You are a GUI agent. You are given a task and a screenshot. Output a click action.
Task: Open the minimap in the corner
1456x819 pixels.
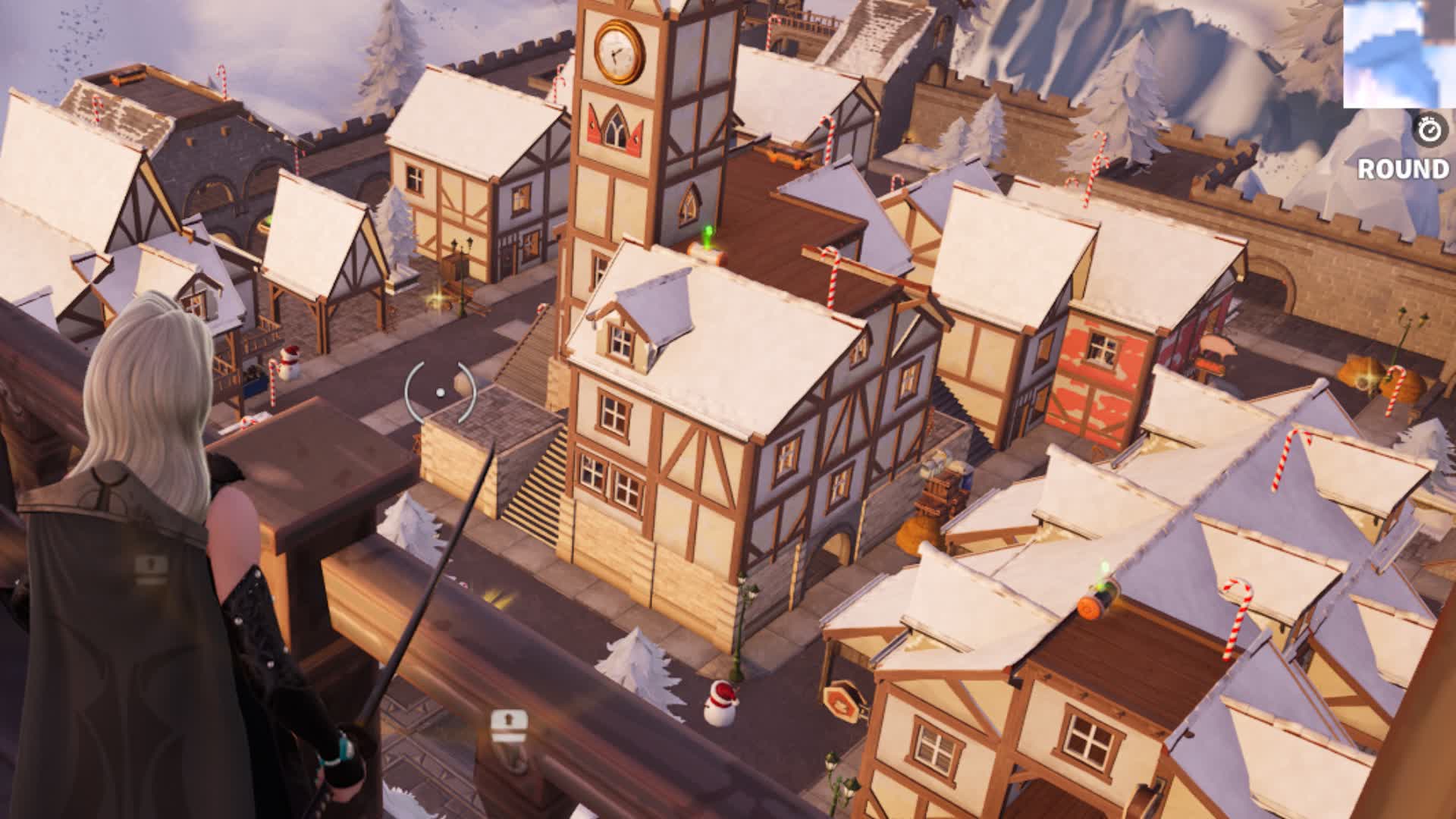click(x=1399, y=54)
